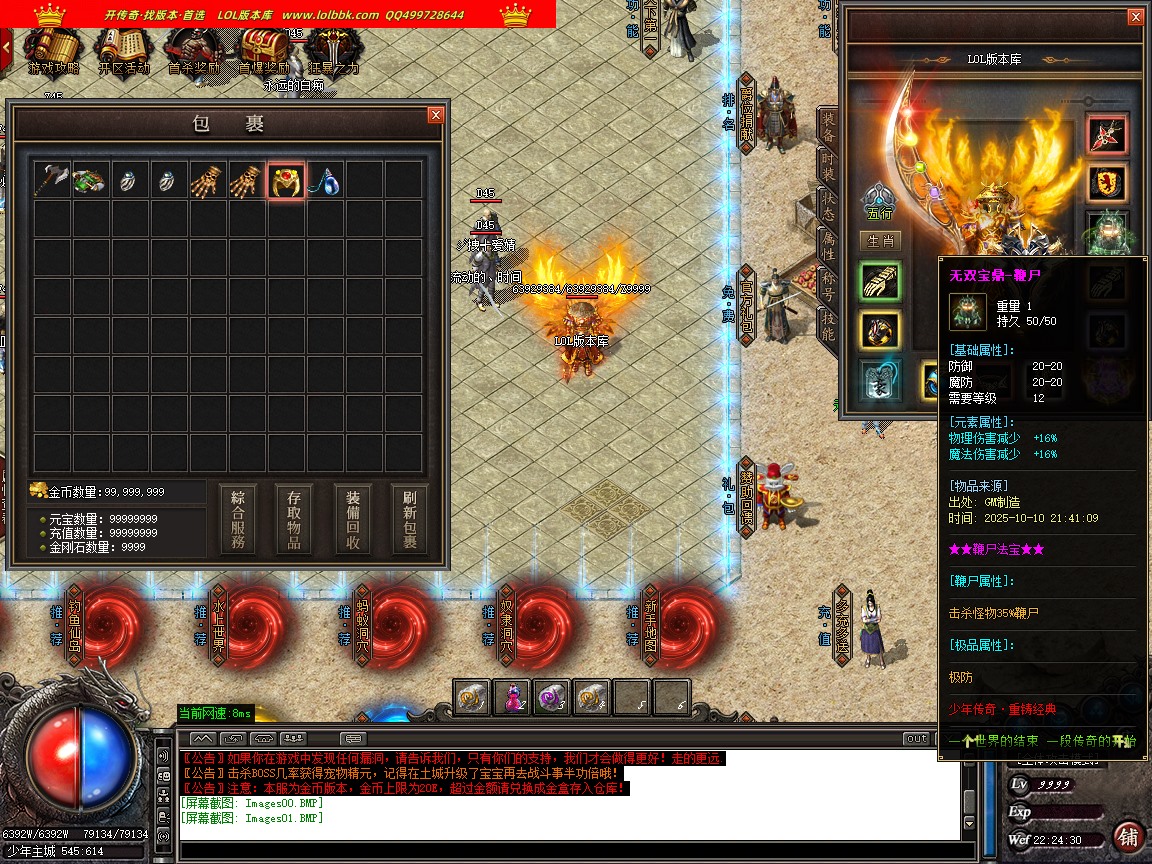1152x864 pixels.
Task: Open the 生肖 zodiac button
Action: 879,241
